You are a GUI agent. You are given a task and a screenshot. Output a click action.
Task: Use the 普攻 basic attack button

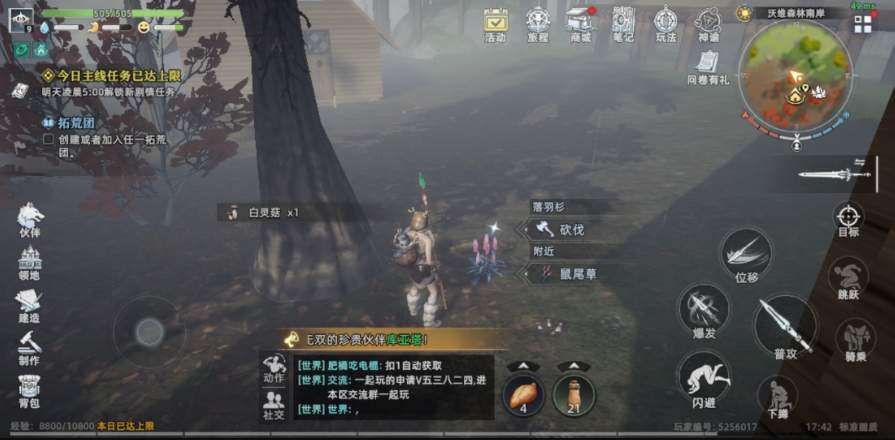pyautogui.click(x=784, y=325)
